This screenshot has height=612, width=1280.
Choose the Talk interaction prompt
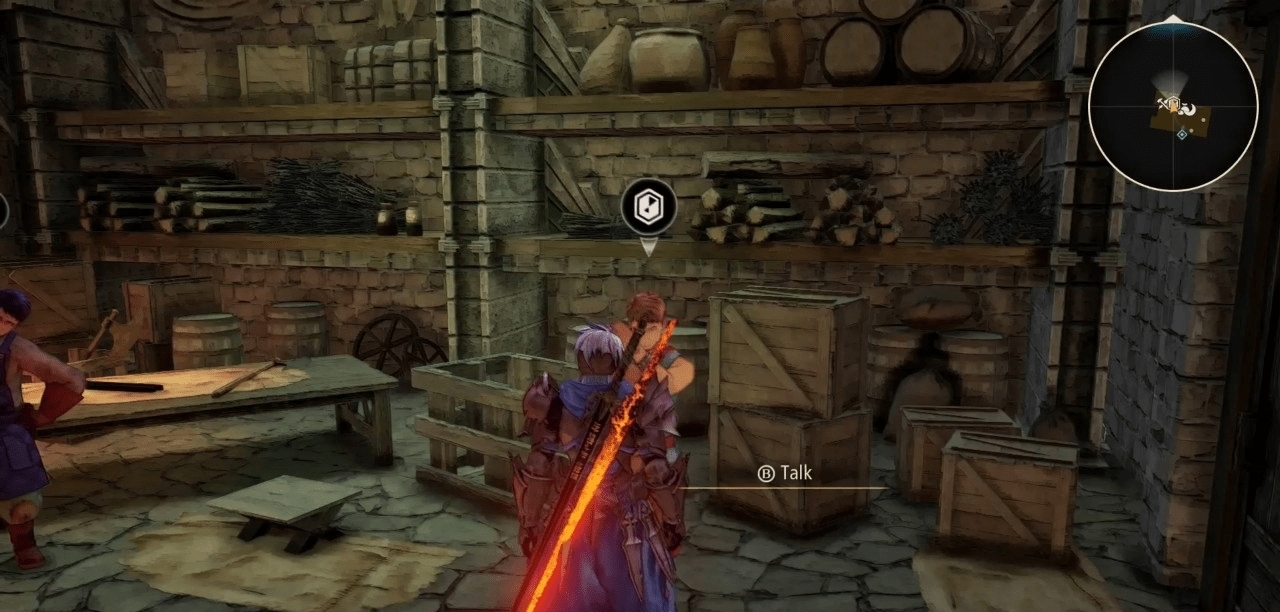point(785,474)
